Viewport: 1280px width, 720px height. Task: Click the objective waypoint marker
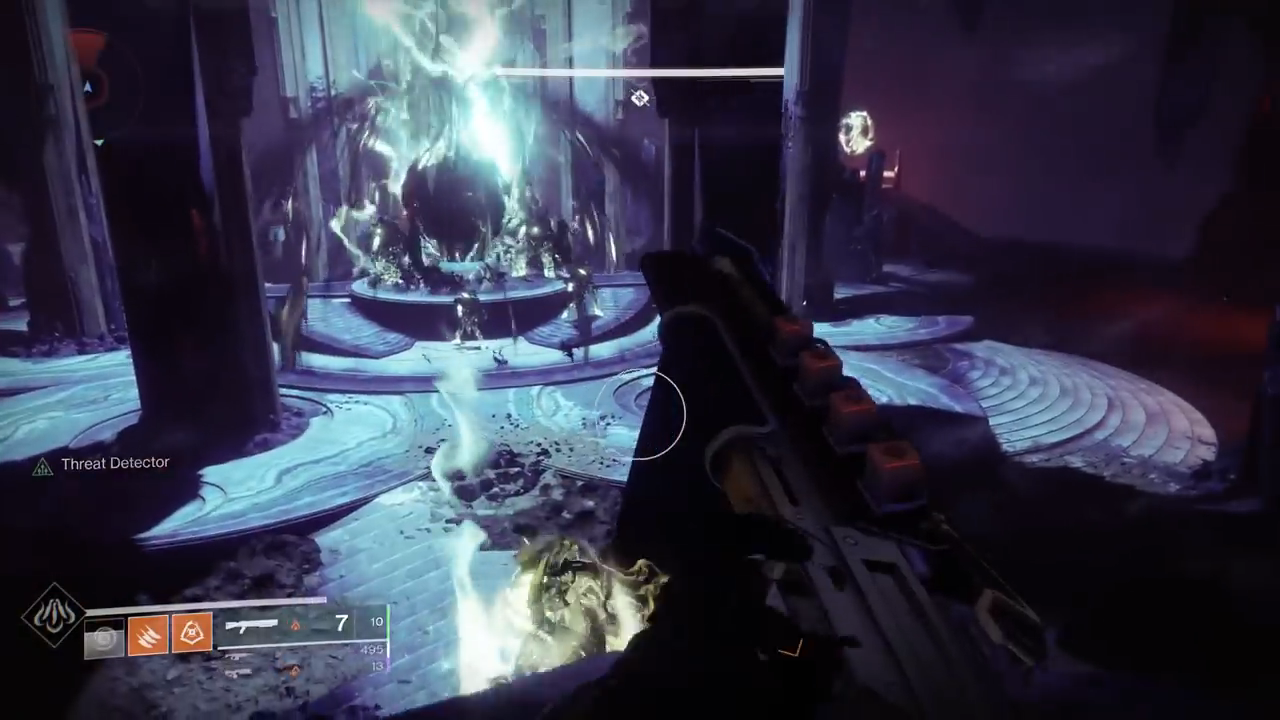(x=640, y=97)
